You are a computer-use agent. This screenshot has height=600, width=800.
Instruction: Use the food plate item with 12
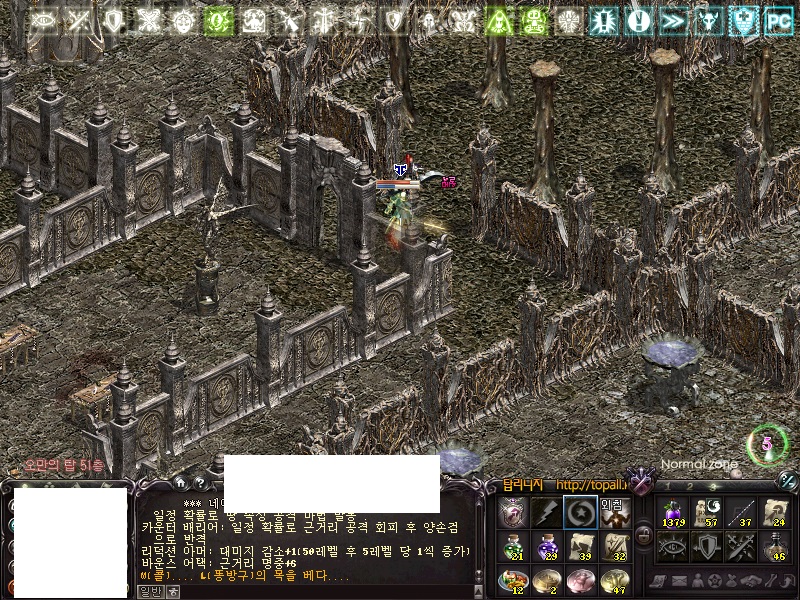click(513, 579)
